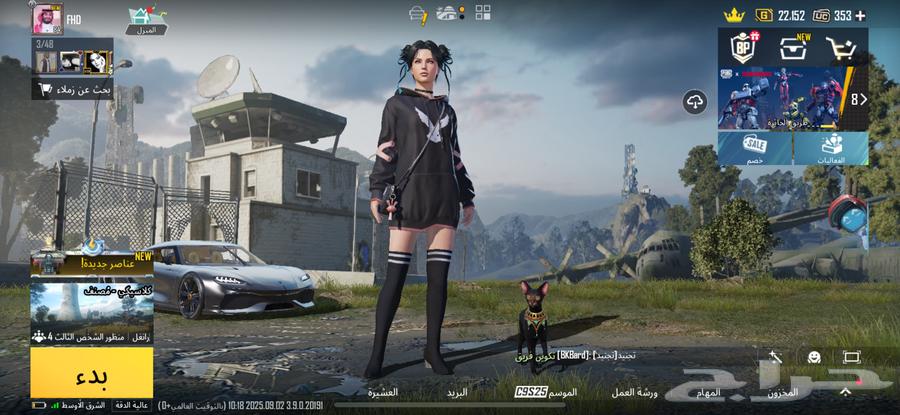Open the crate chest marked NEW
The image size is (900, 415).
(793, 46)
